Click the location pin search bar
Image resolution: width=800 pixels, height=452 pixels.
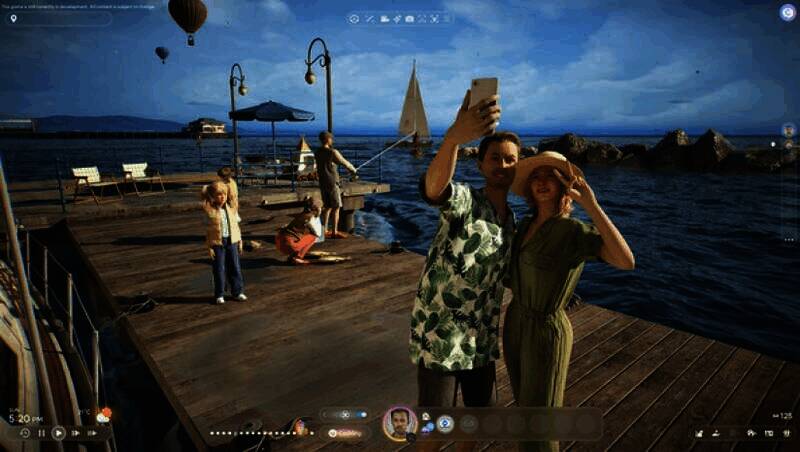58,18
